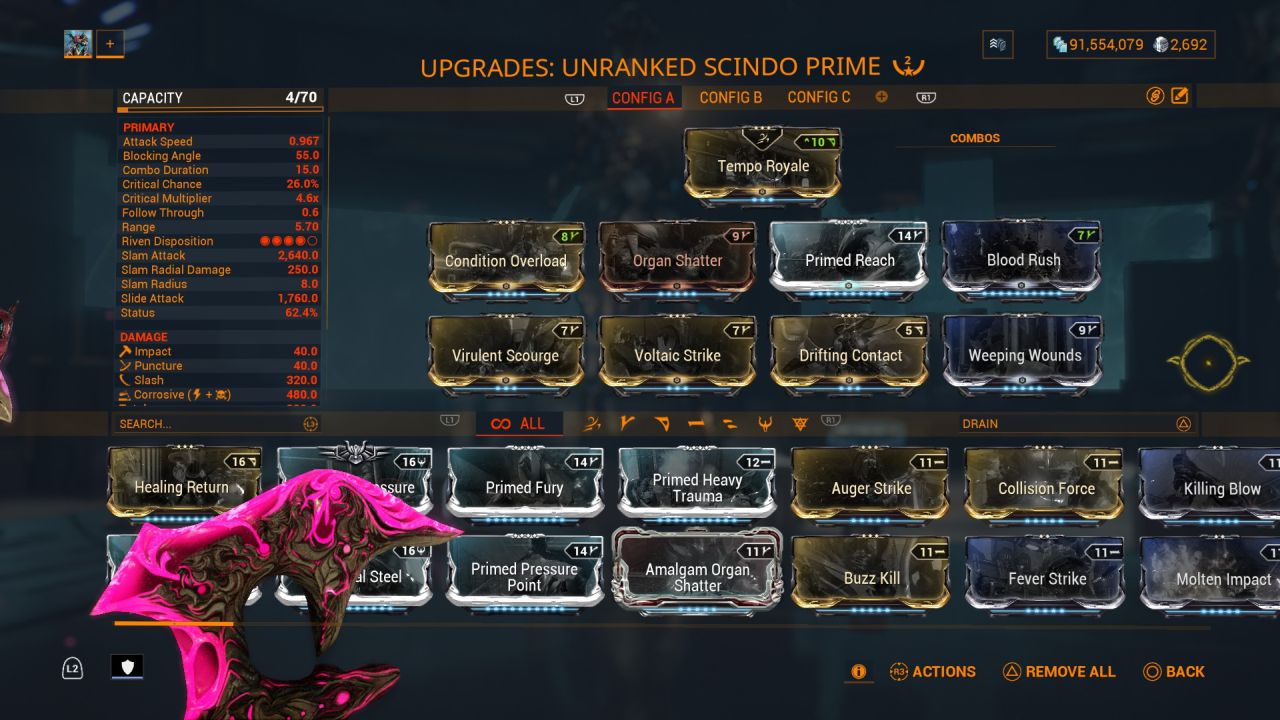1280x720 pixels.
Task: Click the platinum currency icon at top right
Action: (1159, 44)
